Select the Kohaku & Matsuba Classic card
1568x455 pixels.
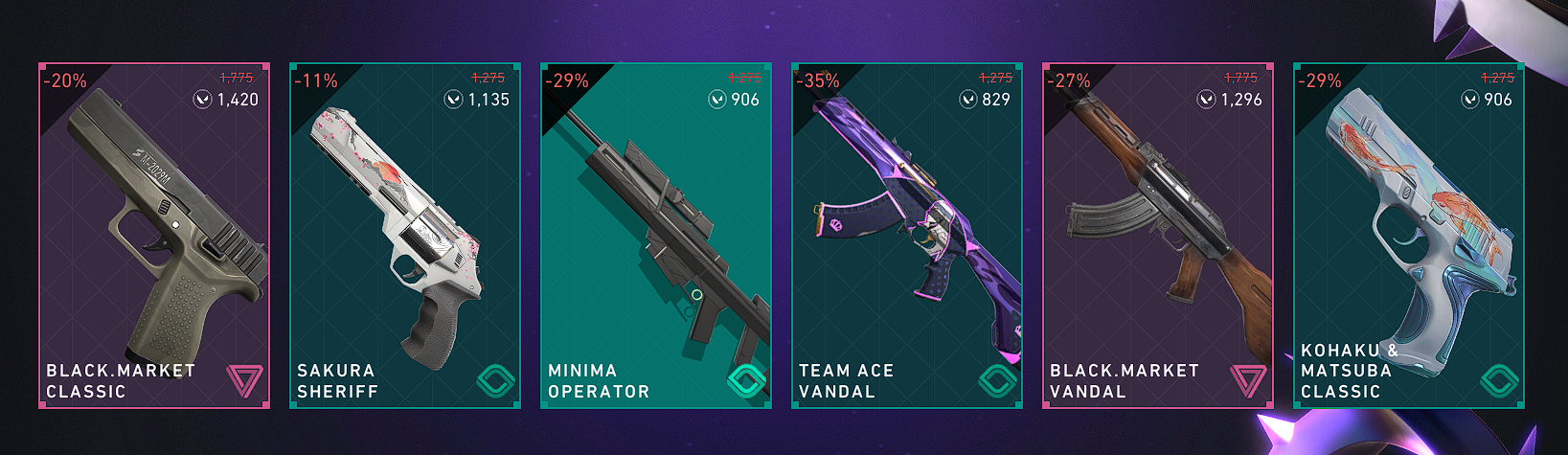(1409, 236)
